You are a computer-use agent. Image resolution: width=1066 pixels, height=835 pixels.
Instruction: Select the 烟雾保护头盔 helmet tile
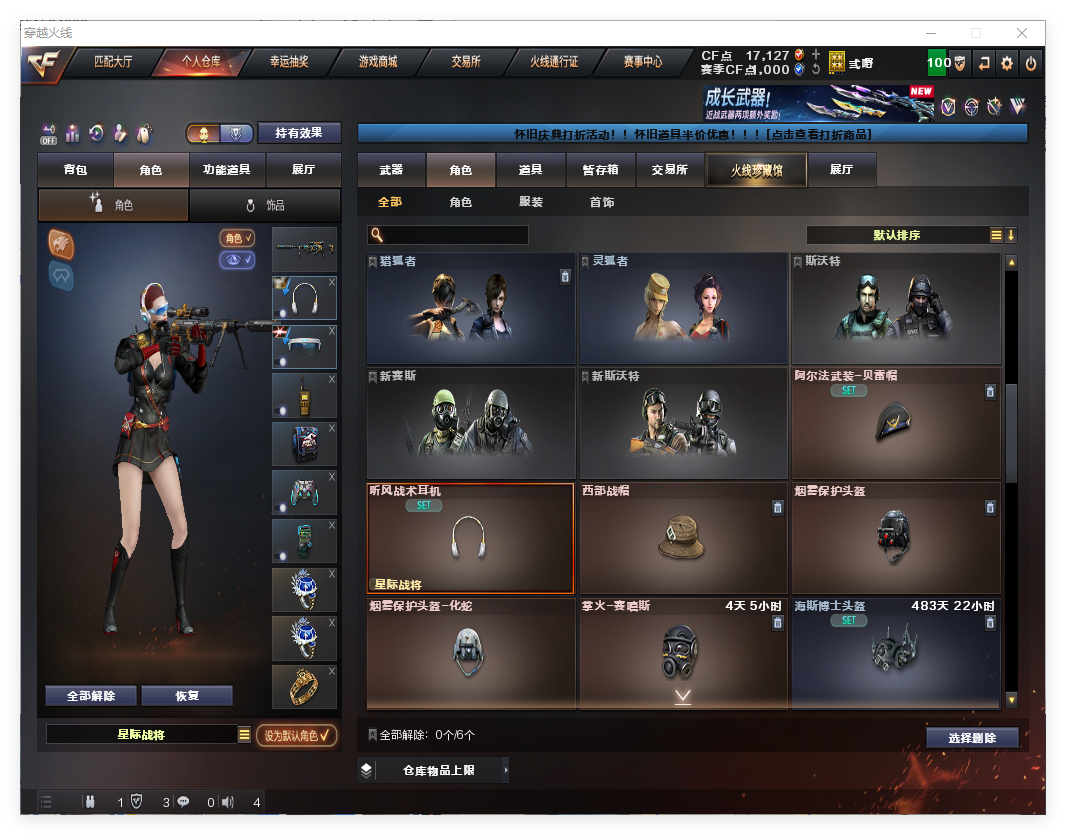click(895, 540)
